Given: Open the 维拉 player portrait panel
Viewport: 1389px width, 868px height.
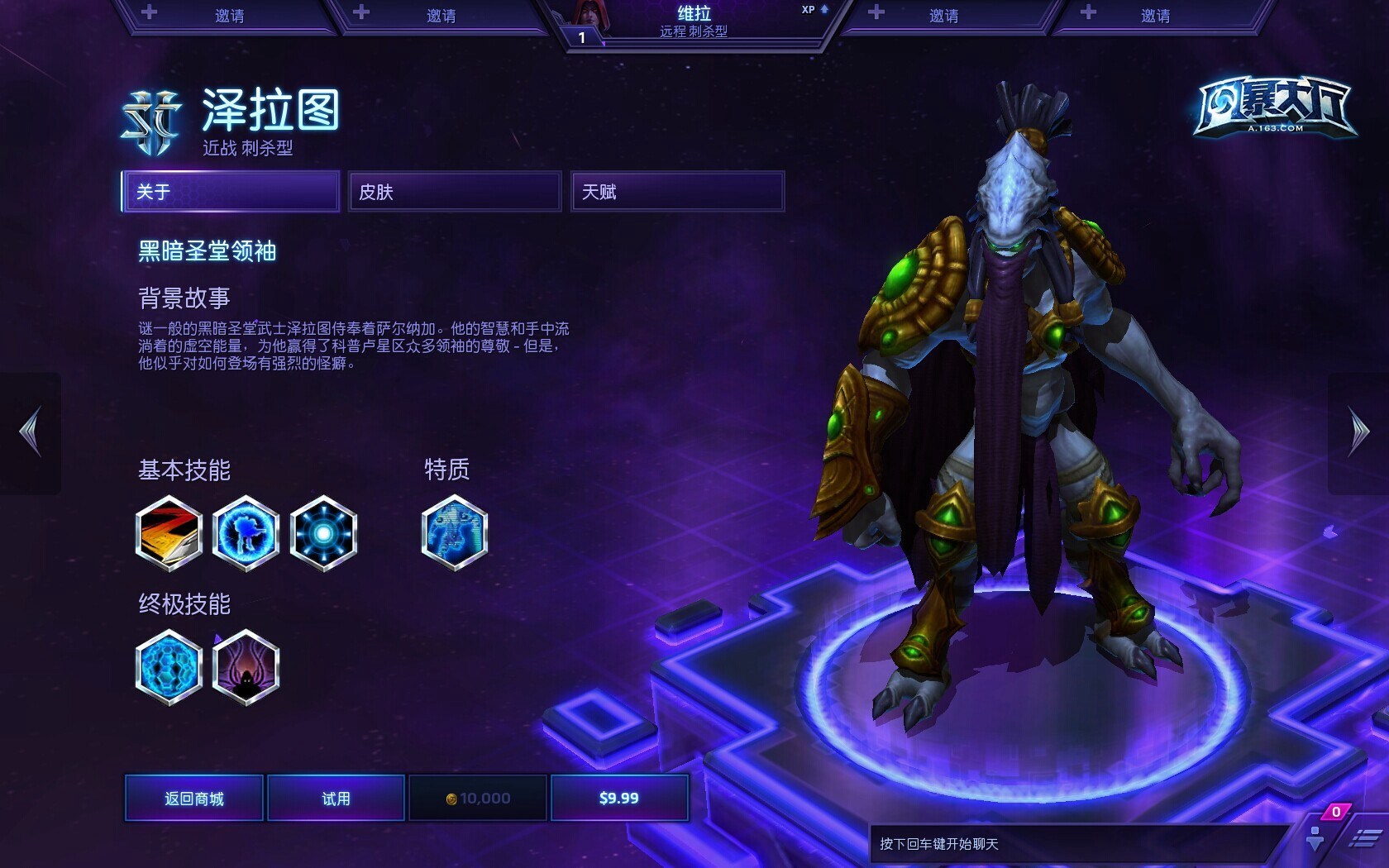Looking at the screenshot, I should pyautogui.click(x=694, y=22).
